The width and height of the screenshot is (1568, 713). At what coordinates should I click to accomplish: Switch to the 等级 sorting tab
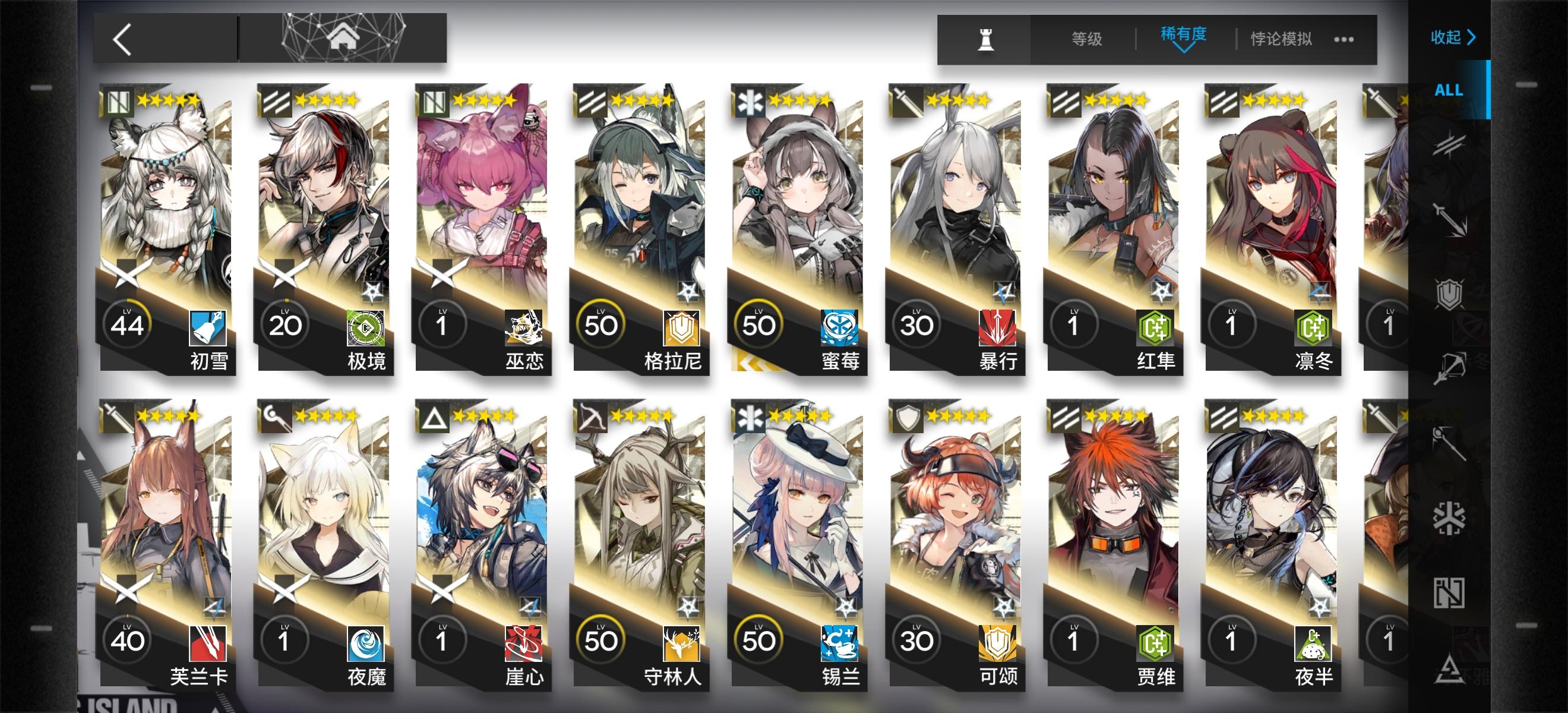[x=1086, y=39]
